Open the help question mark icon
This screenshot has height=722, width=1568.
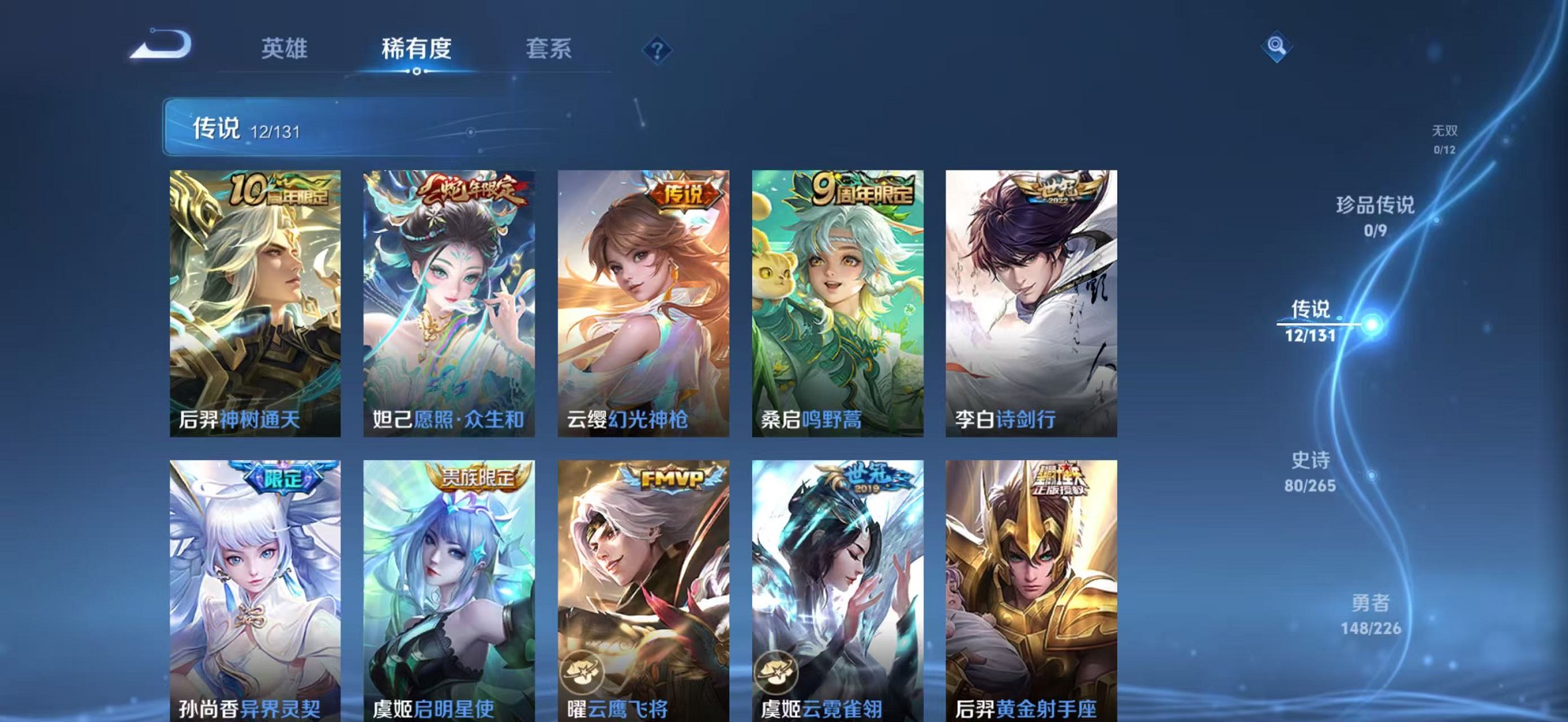click(657, 49)
